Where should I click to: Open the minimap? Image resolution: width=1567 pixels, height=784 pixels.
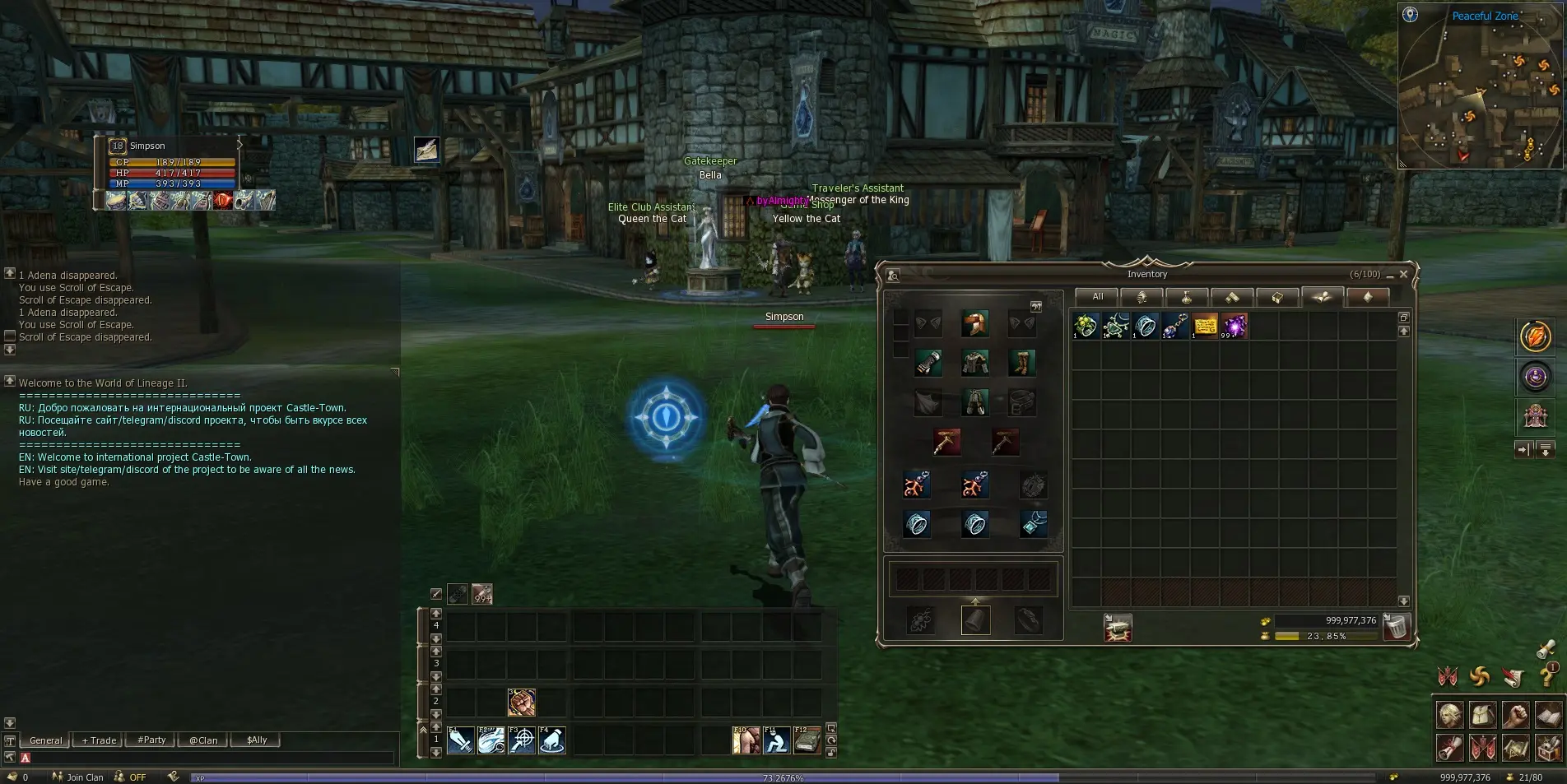[1480, 86]
